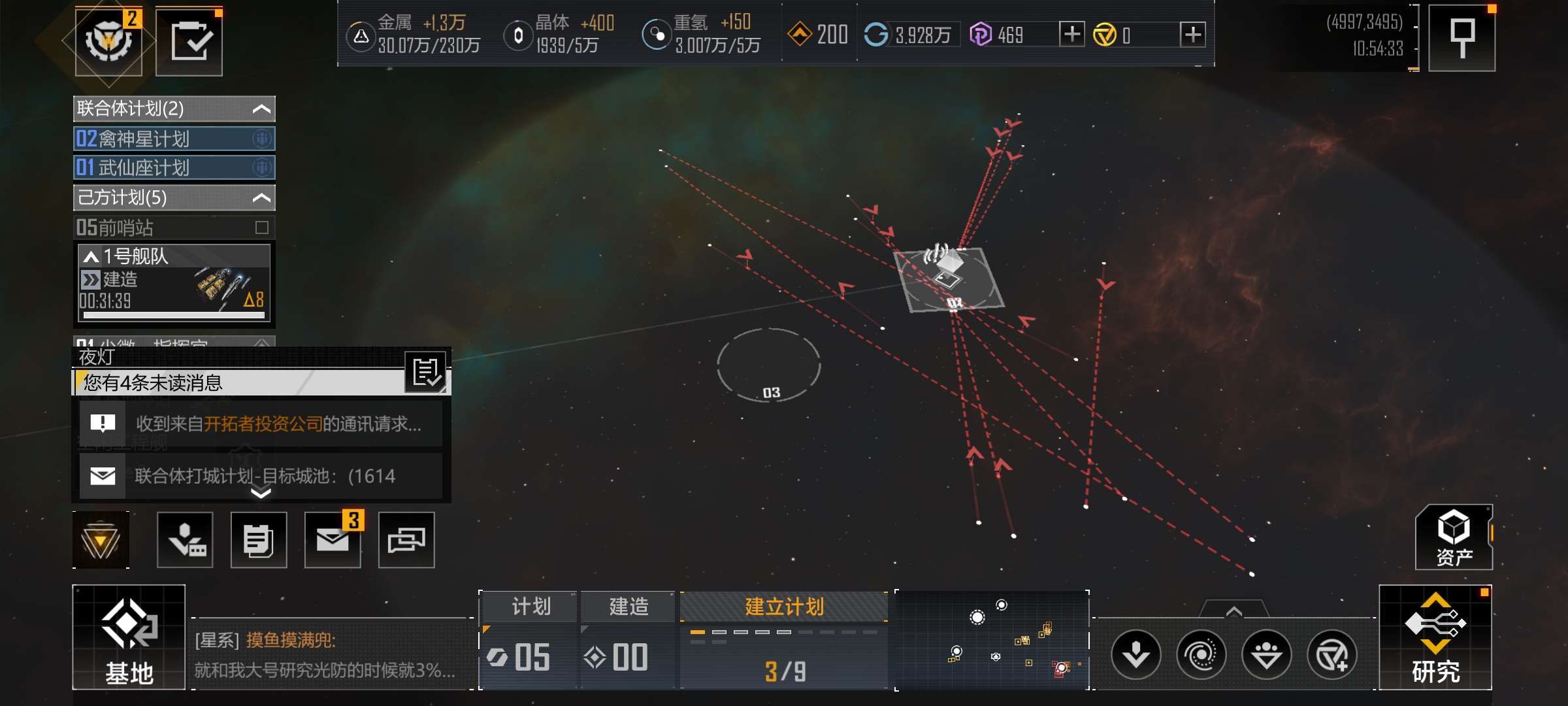Viewport: 1568px width, 706px height.
Task: Open the 资产 assets panel
Action: [x=1454, y=537]
